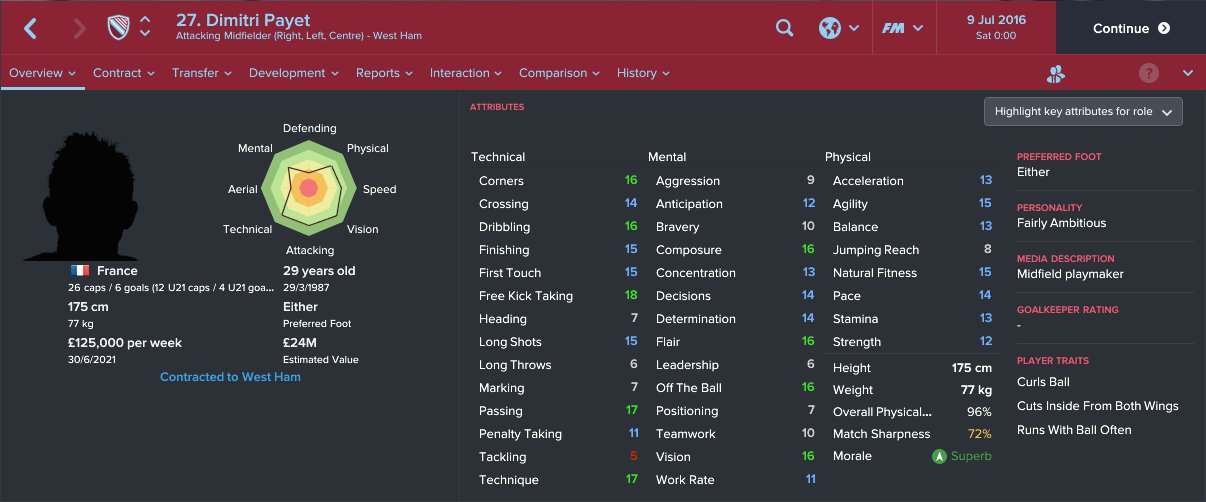Open the History menu
The height and width of the screenshot is (502, 1206).
click(643, 73)
